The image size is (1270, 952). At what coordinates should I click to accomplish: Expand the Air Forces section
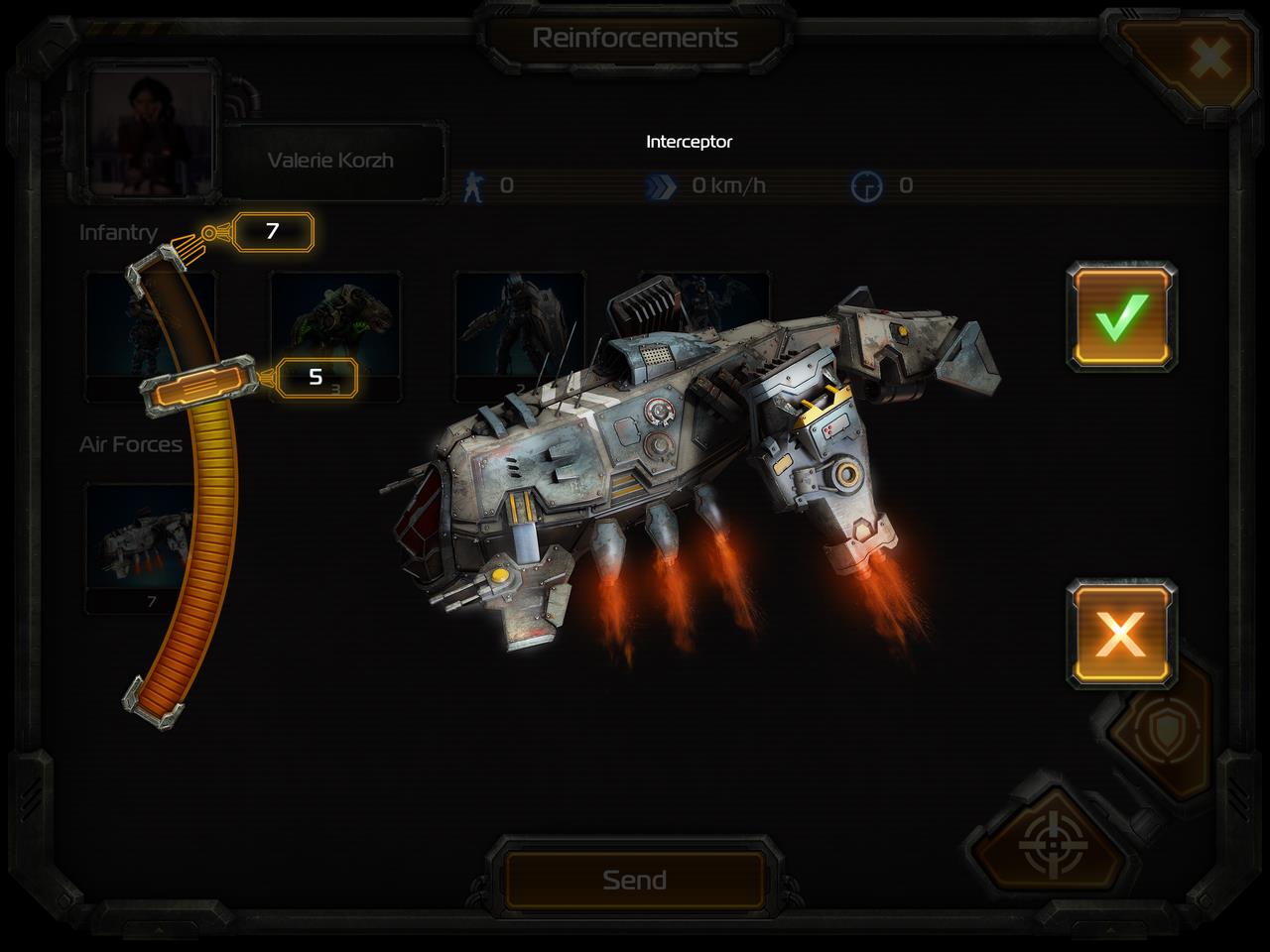pyautogui.click(x=132, y=443)
